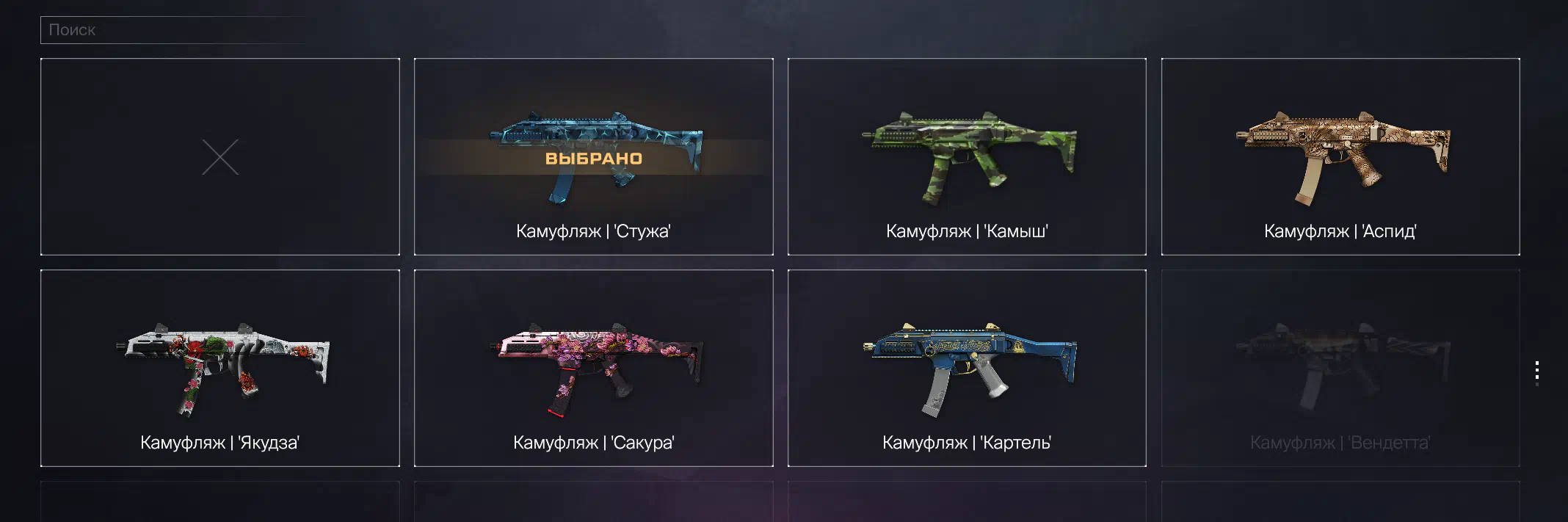The image size is (1568, 522).
Task: Select the 'Камыш' green camouflage
Action: (967, 156)
